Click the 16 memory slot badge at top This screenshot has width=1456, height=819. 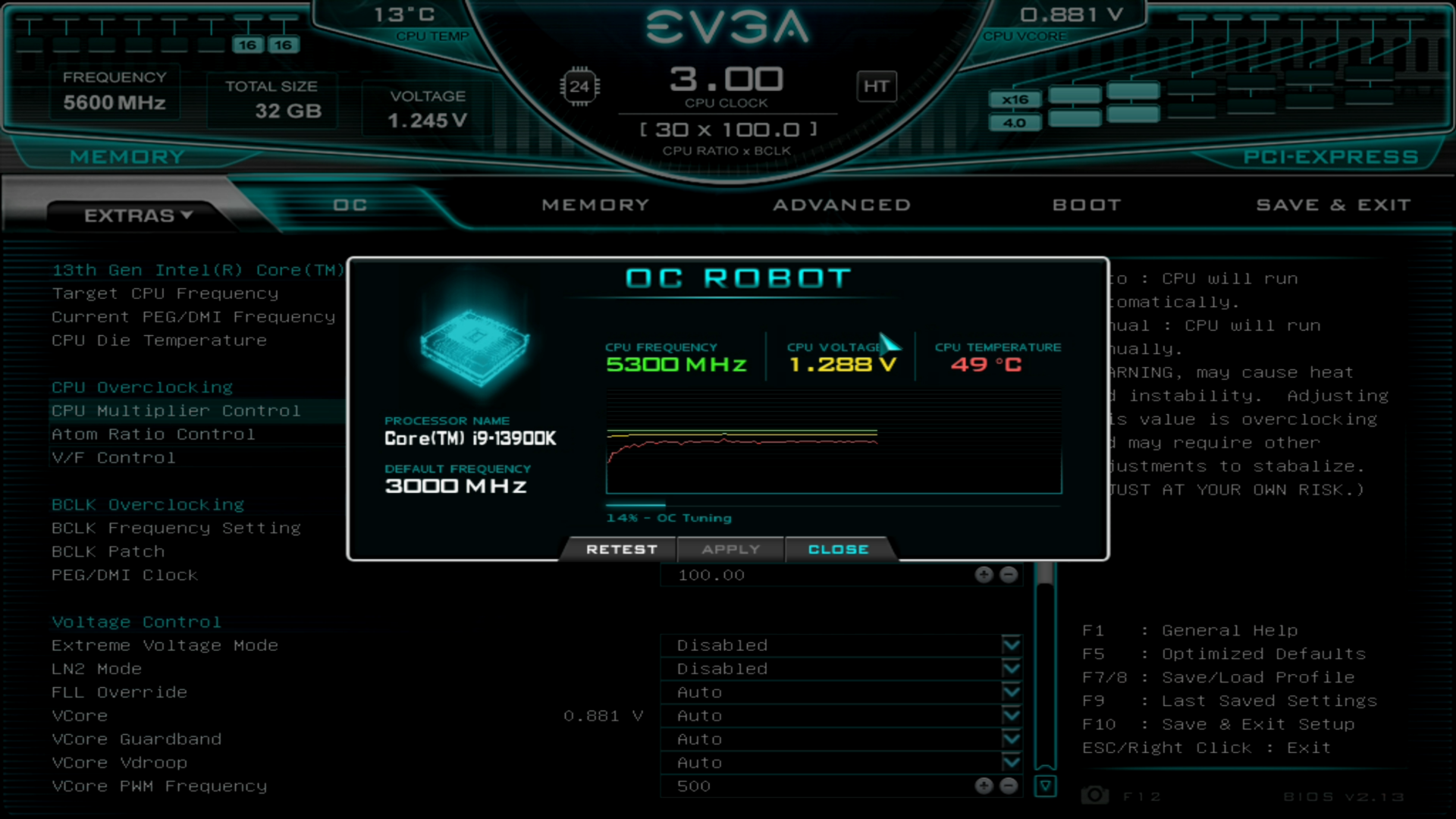tap(246, 44)
